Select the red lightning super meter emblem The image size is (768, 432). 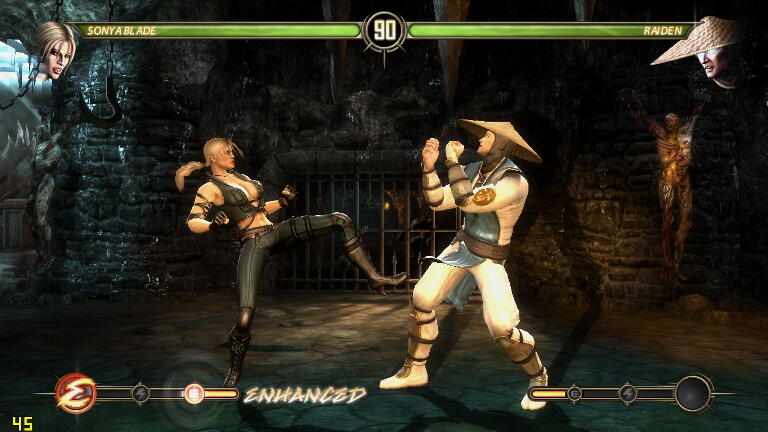click(x=75, y=392)
